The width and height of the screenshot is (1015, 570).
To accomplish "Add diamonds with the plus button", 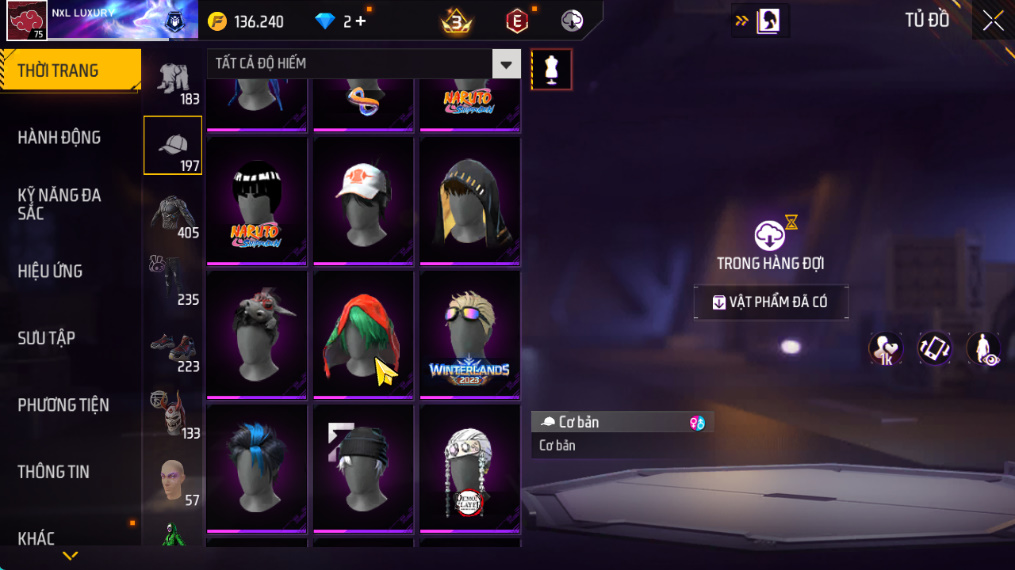I will (361, 21).
